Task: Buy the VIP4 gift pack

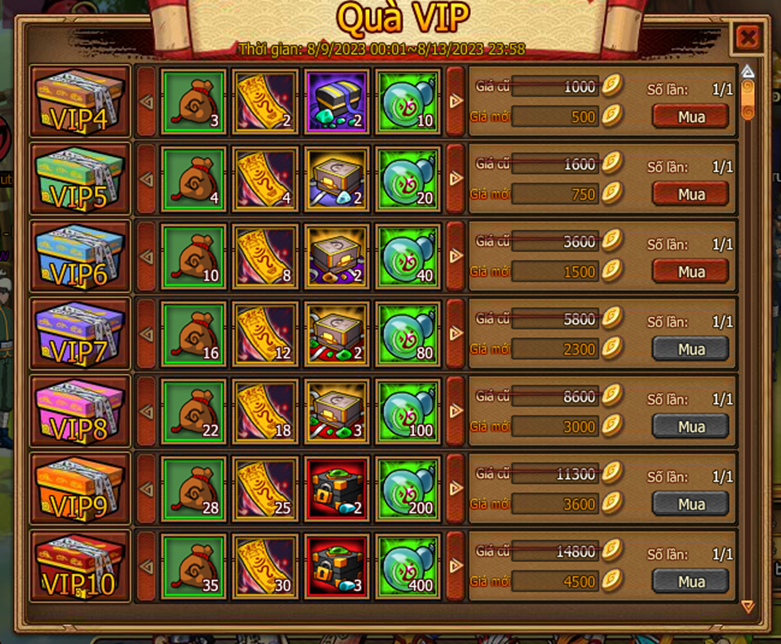Action: [x=691, y=117]
